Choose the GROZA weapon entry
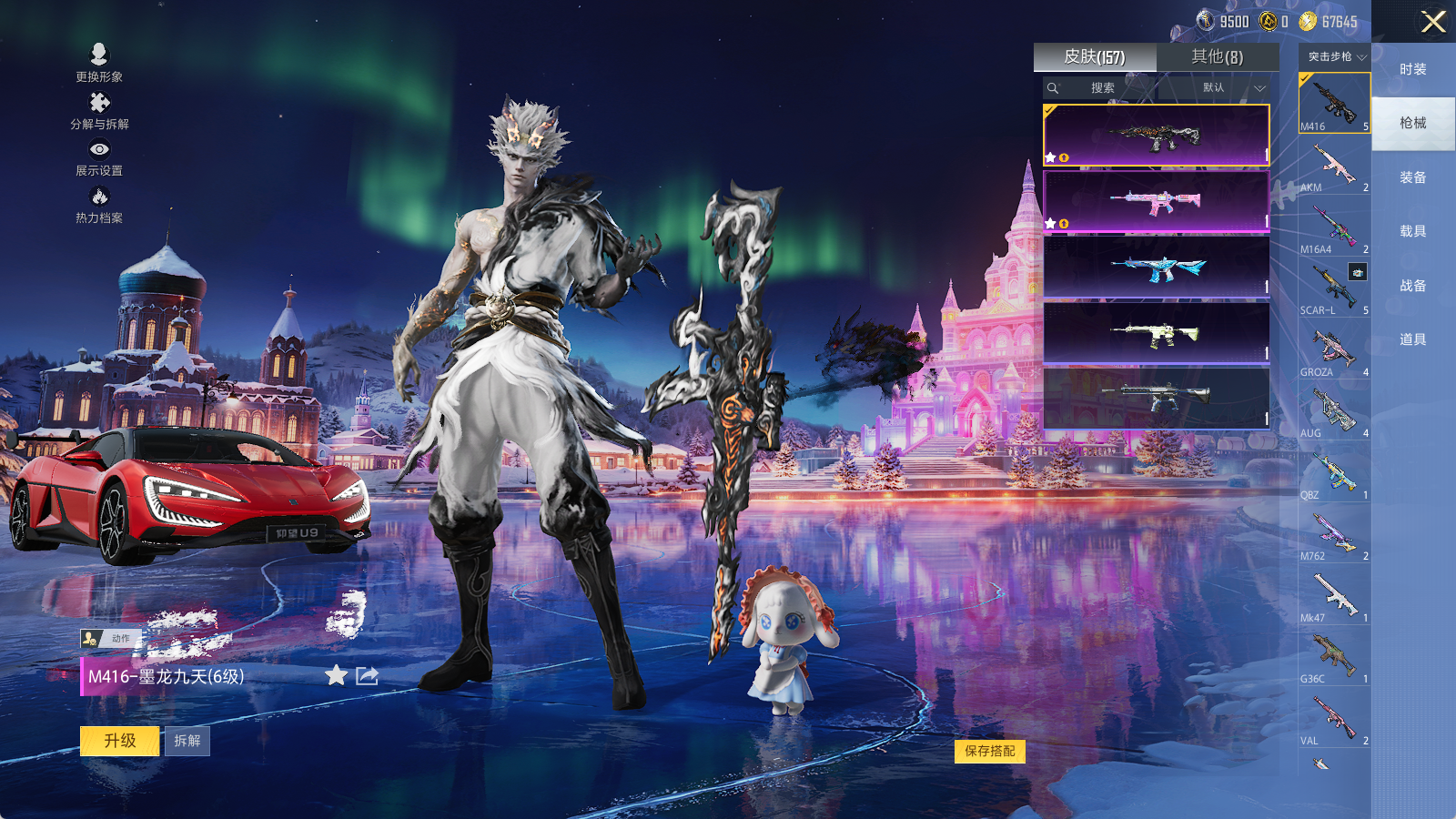Screen dimensions: 1456x819 pyautogui.click(x=1334, y=353)
